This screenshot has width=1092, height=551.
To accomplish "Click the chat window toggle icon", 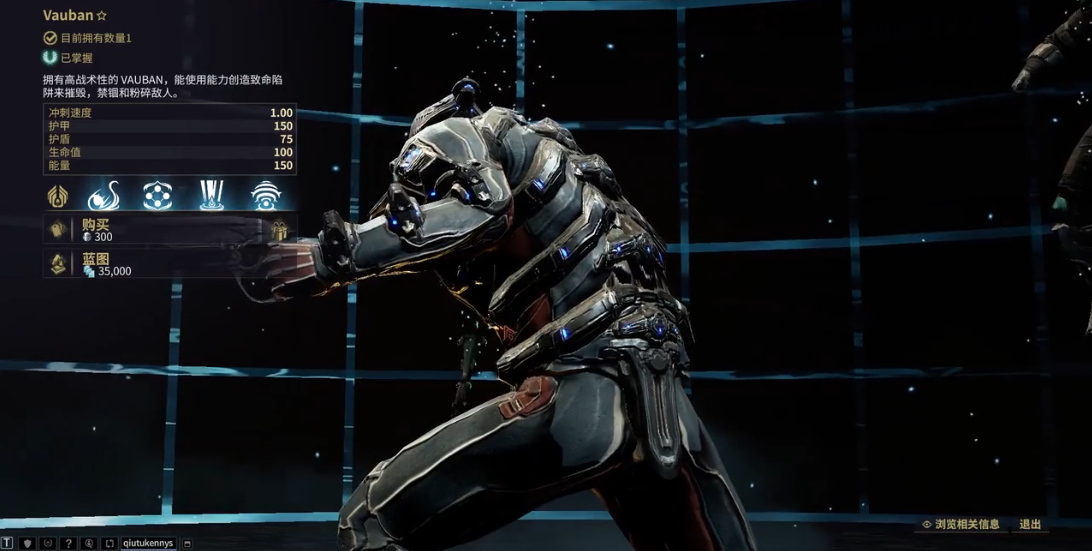I will [187, 543].
